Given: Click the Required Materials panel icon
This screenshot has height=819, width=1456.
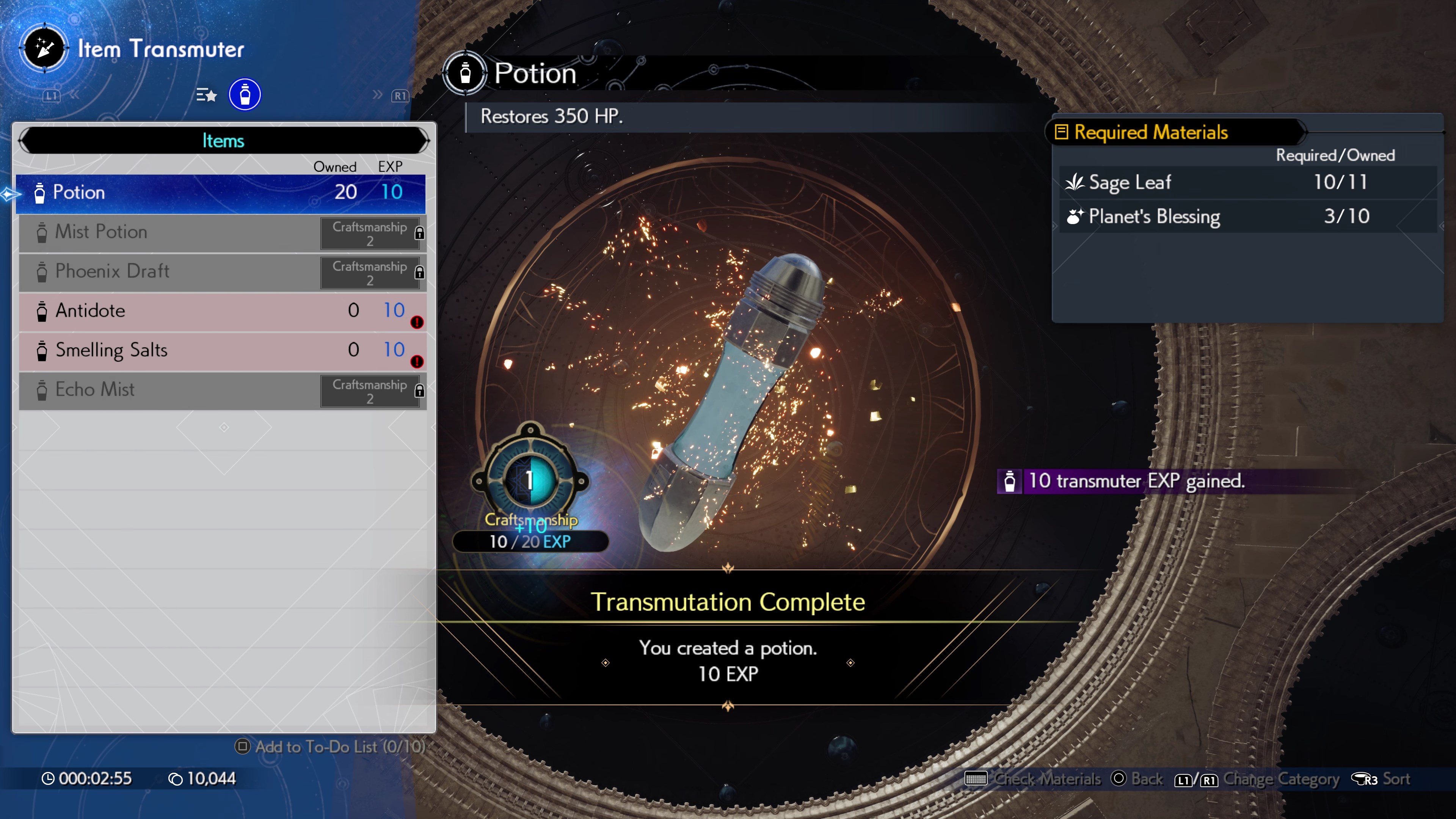Looking at the screenshot, I should pos(1062,132).
